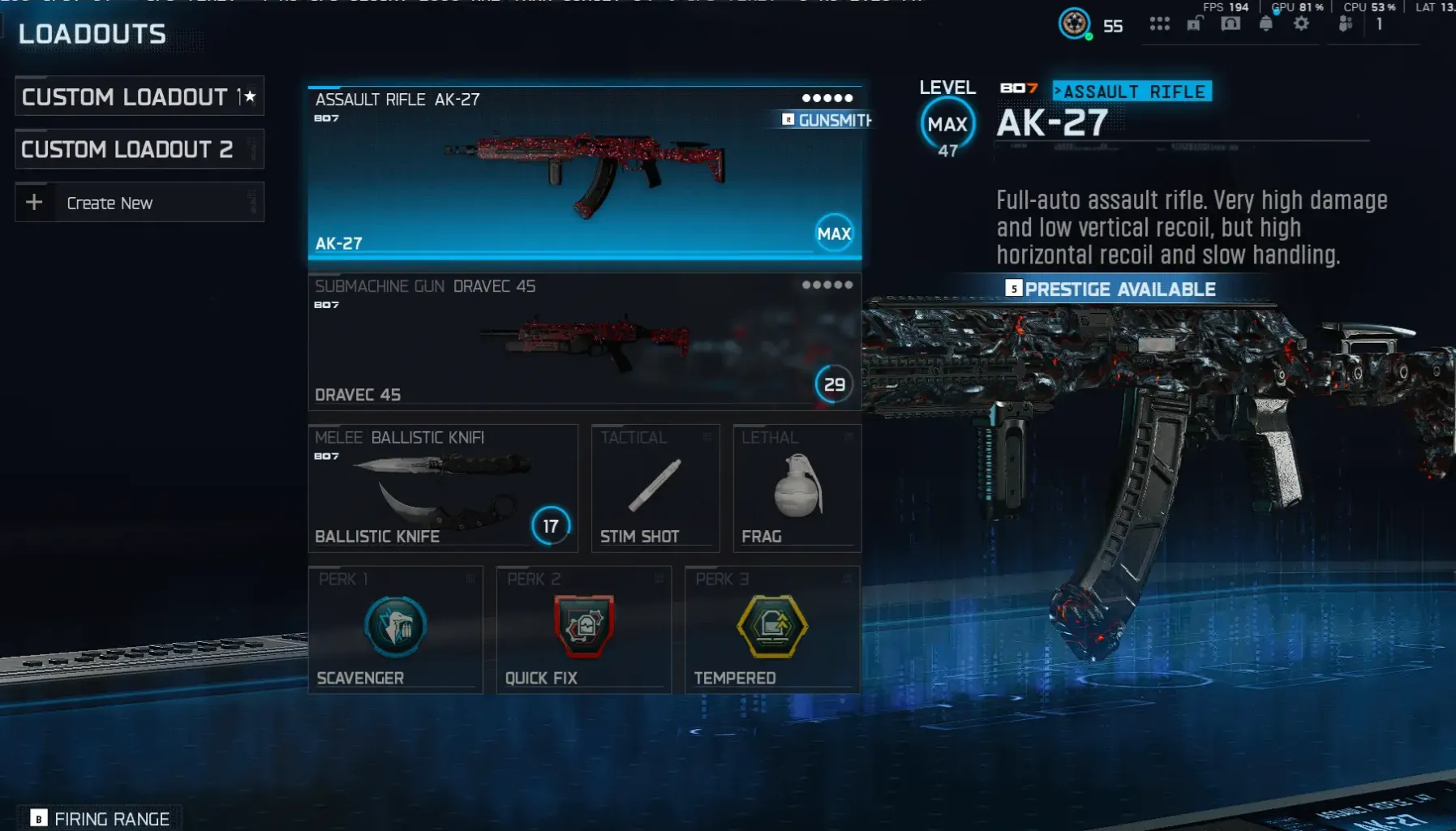The width and height of the screenshot is (1456, 831).
Task: Click the Frag grenade icon
Action: (x=796, y=485)
